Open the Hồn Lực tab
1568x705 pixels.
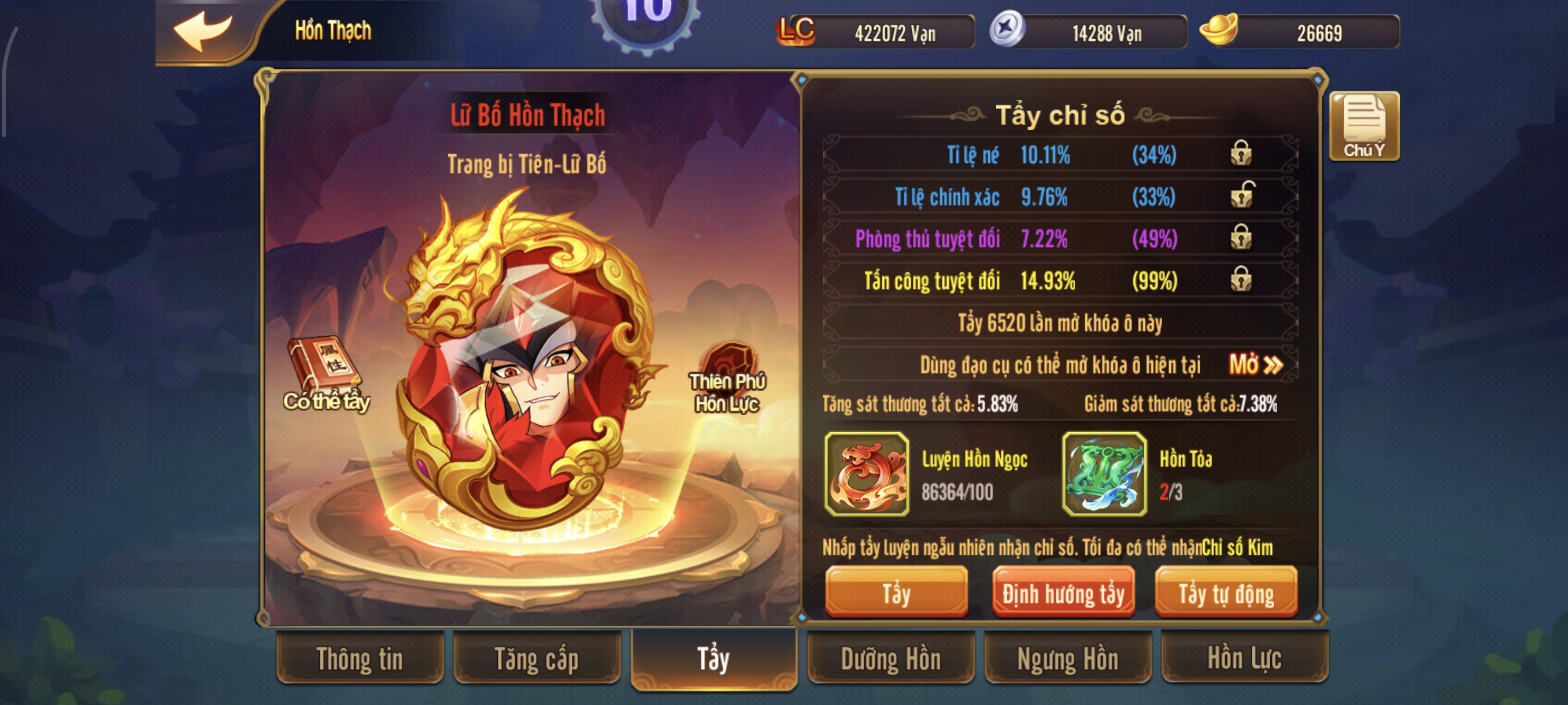(x=1244, y=659)
